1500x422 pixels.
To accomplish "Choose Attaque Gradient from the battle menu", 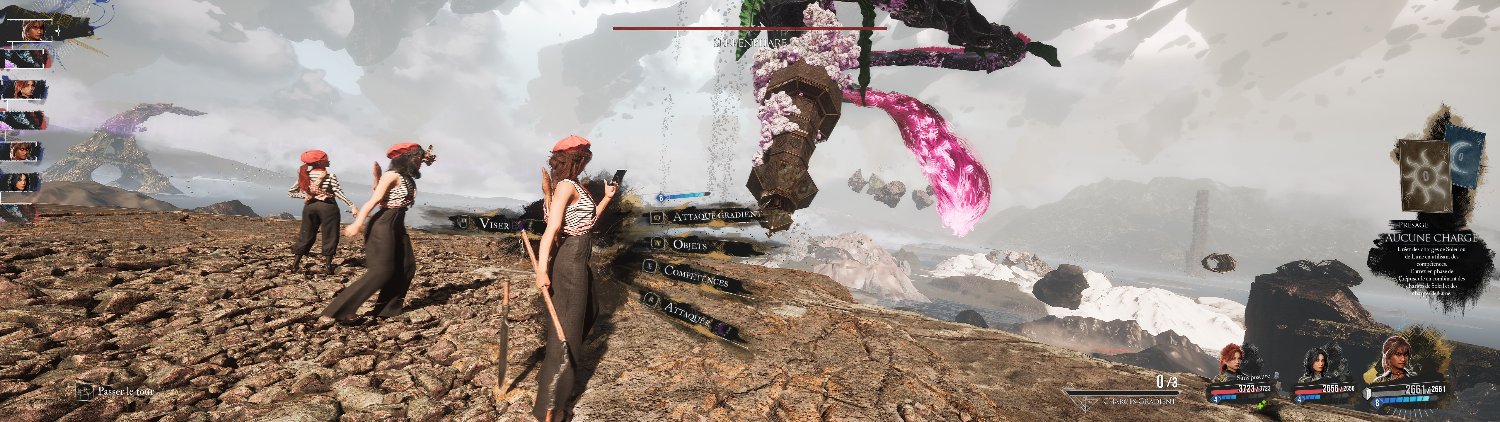I will point(709,215).
